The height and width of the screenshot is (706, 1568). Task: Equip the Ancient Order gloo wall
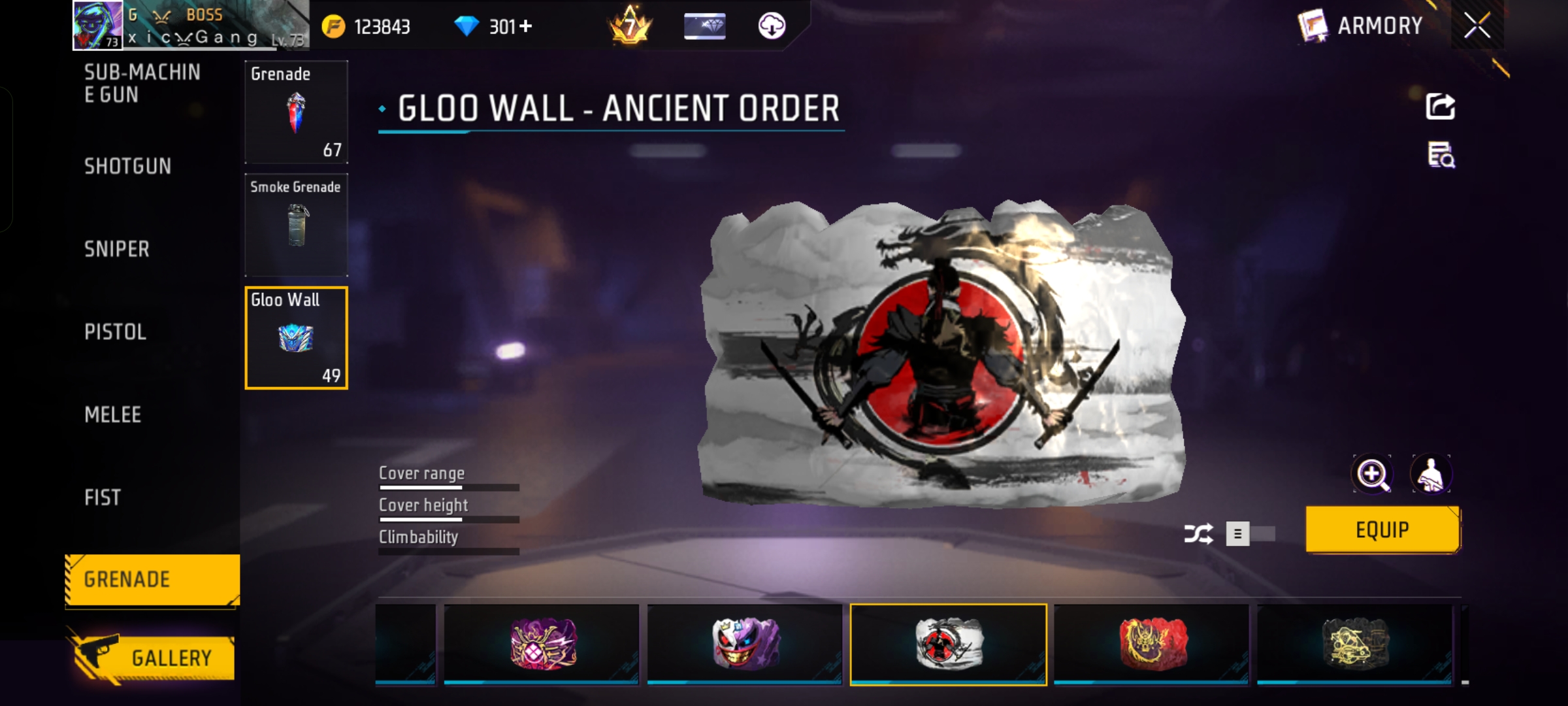coord(1382,530)
